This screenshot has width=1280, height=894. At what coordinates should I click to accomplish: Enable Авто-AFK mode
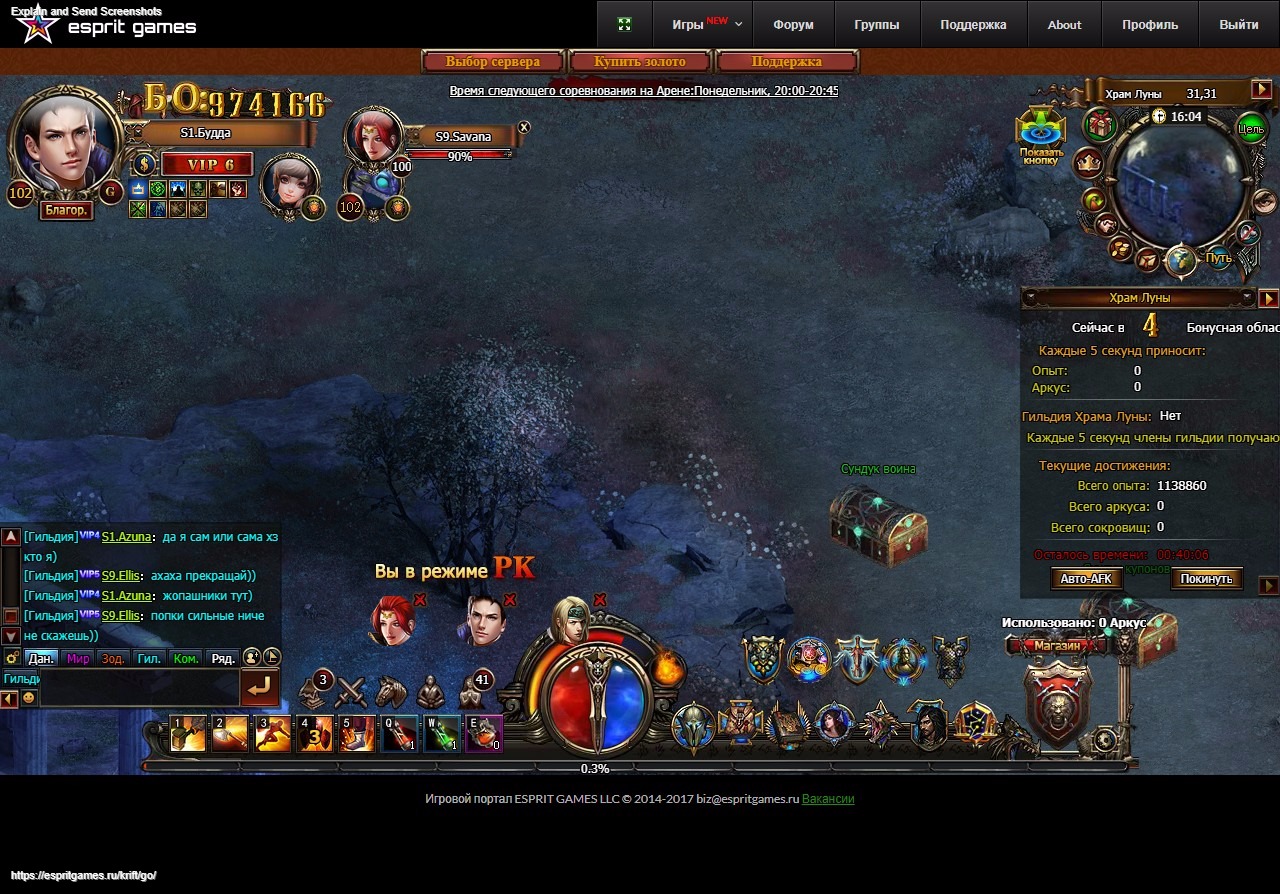[1086, 579]
